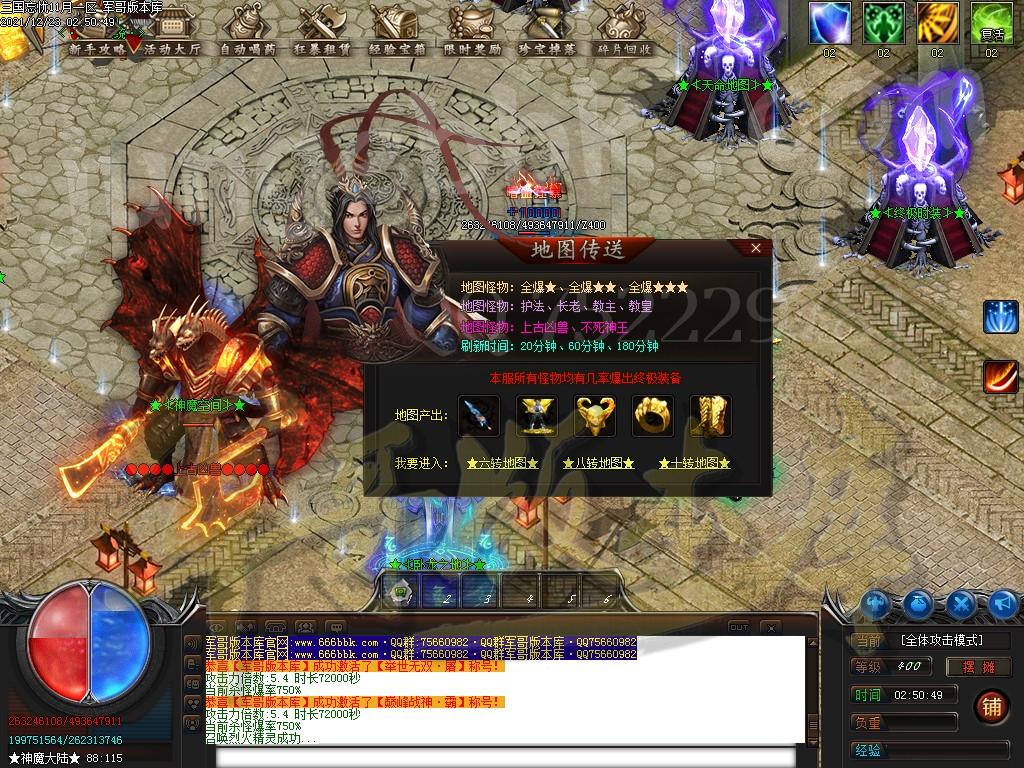Viewport: 1024px width, 768px height.
Task: Open the 新手攻略 beginner guide menu
Action: 98,47
